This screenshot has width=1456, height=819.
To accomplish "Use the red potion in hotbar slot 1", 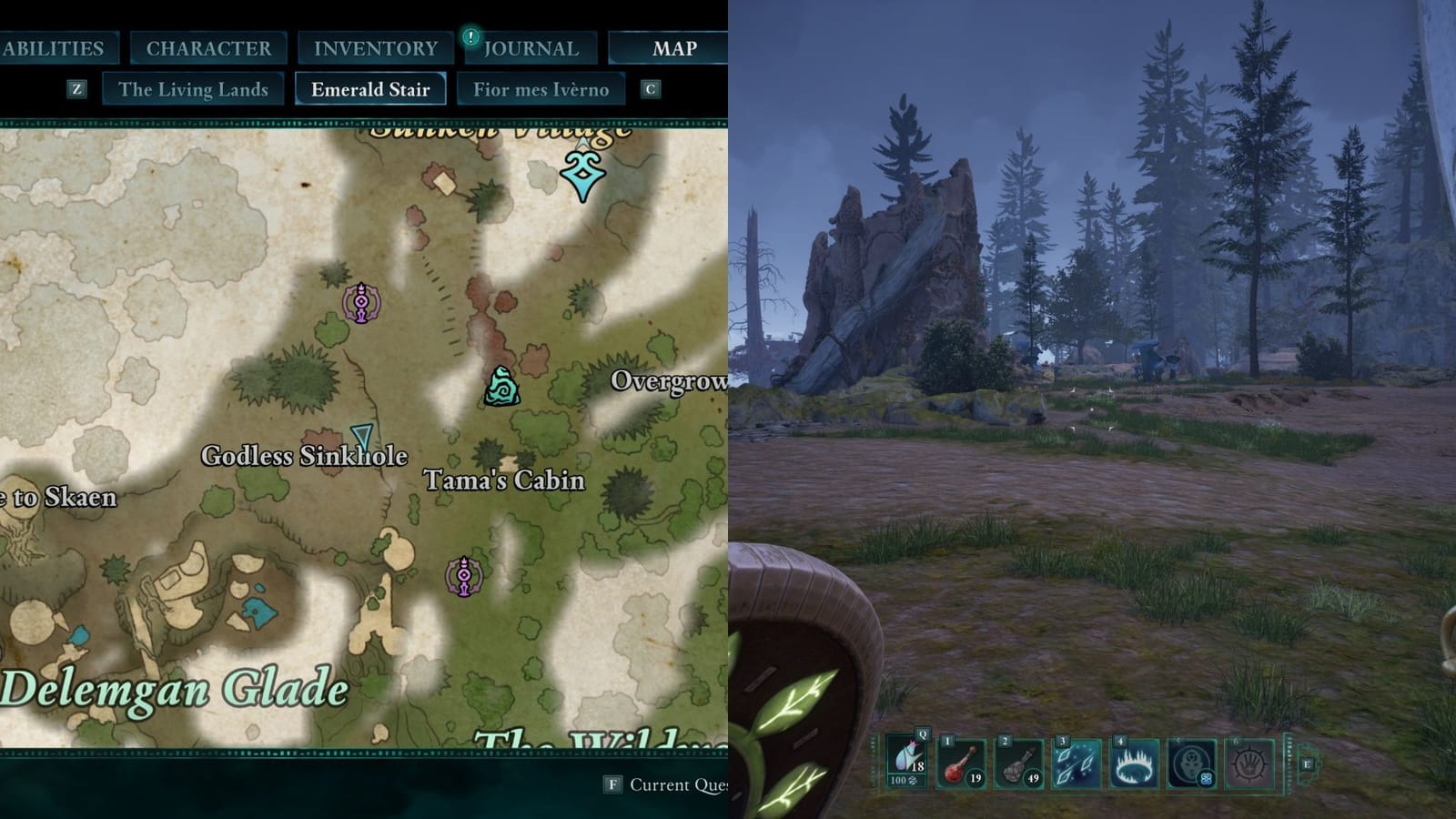I will [959, 764].
